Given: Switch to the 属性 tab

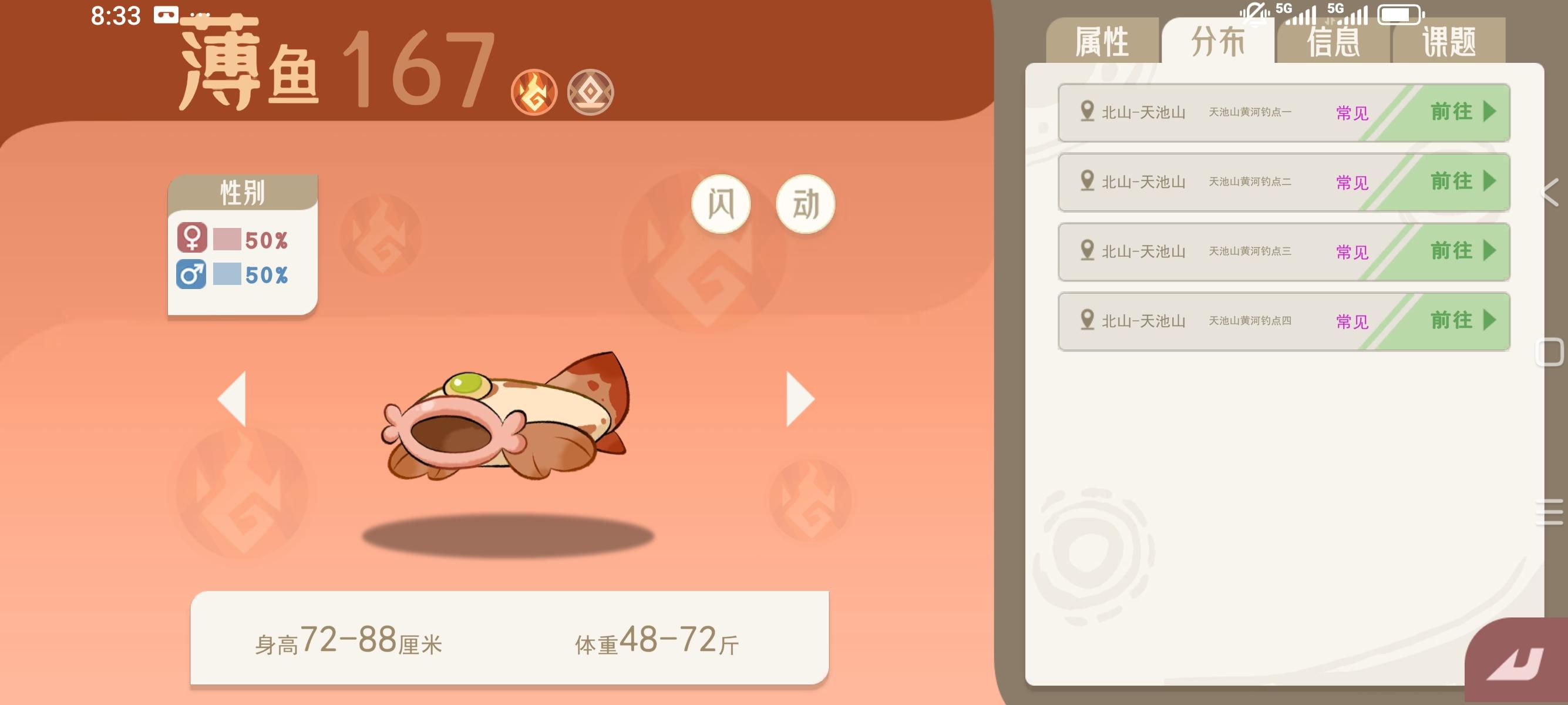Looking at the screenshot, I should [x=1103, y=41].
